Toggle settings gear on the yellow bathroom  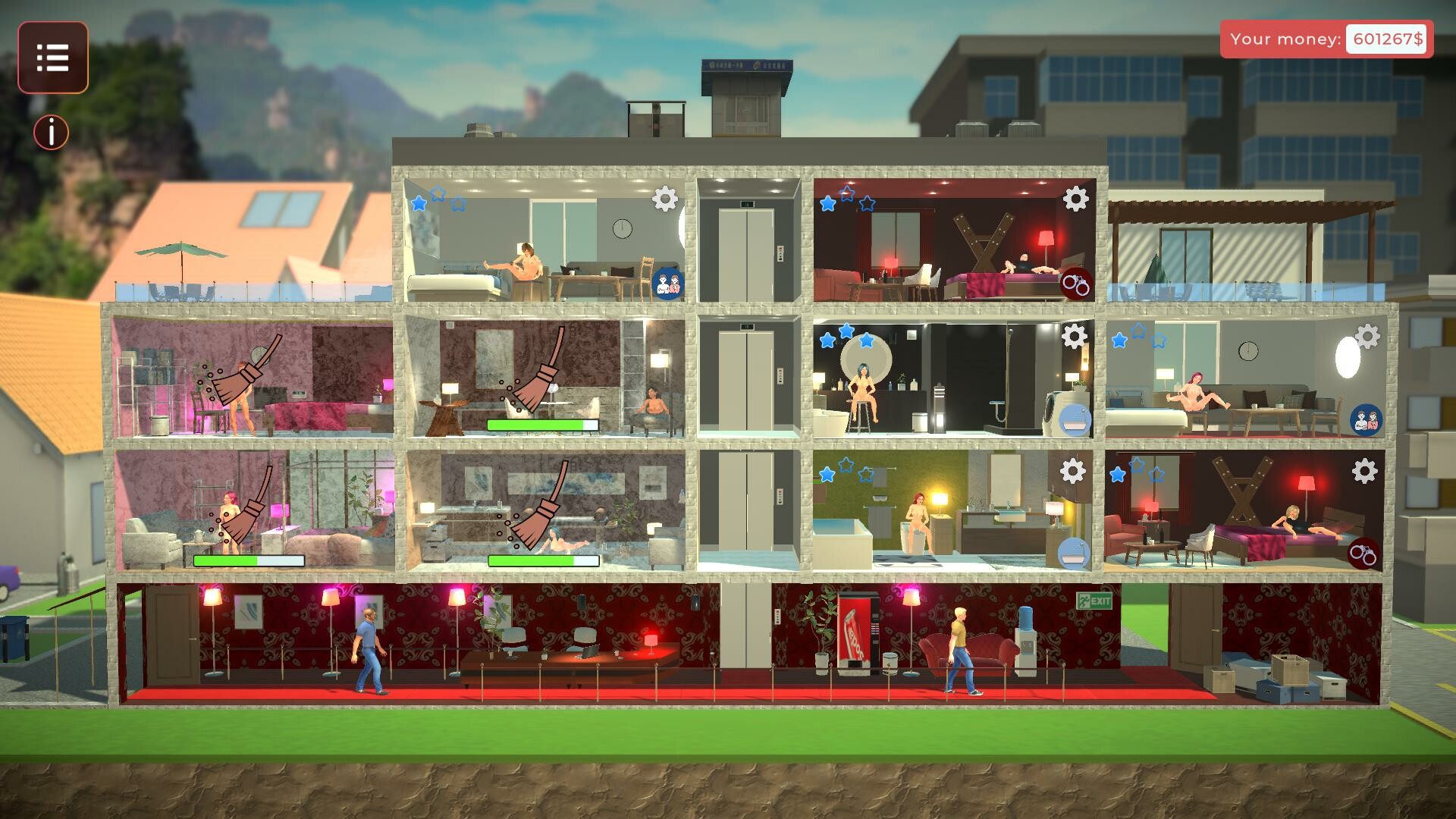(x=1072, y=471)
